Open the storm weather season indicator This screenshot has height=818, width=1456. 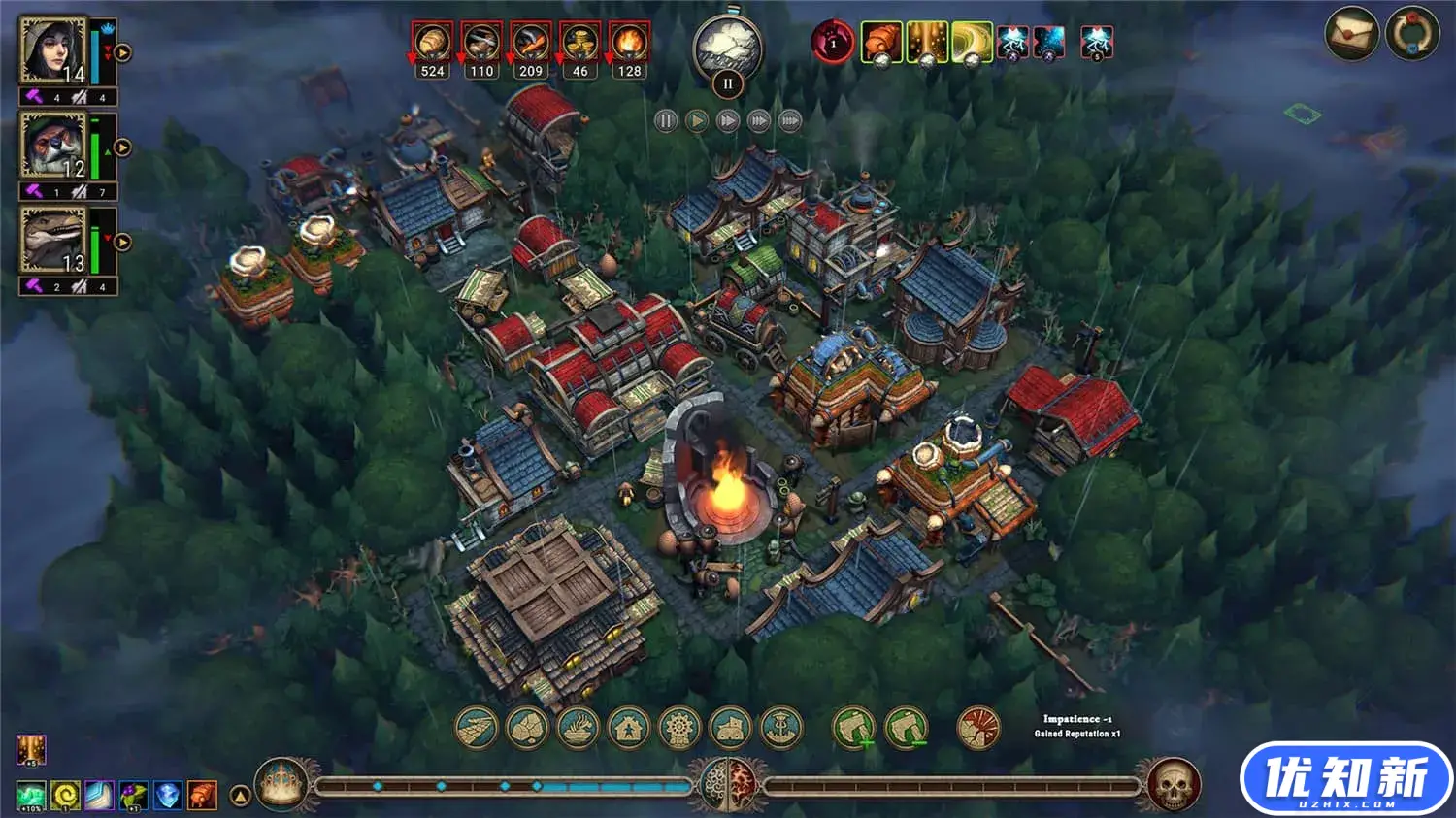[727, 47]
